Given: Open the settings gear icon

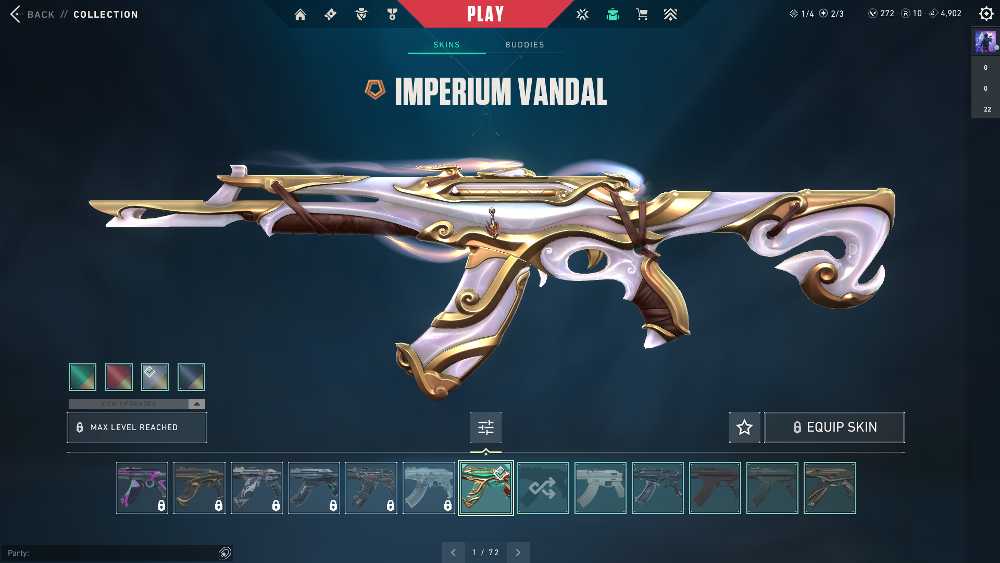Looking at the screenshot, I should (985, 14).
